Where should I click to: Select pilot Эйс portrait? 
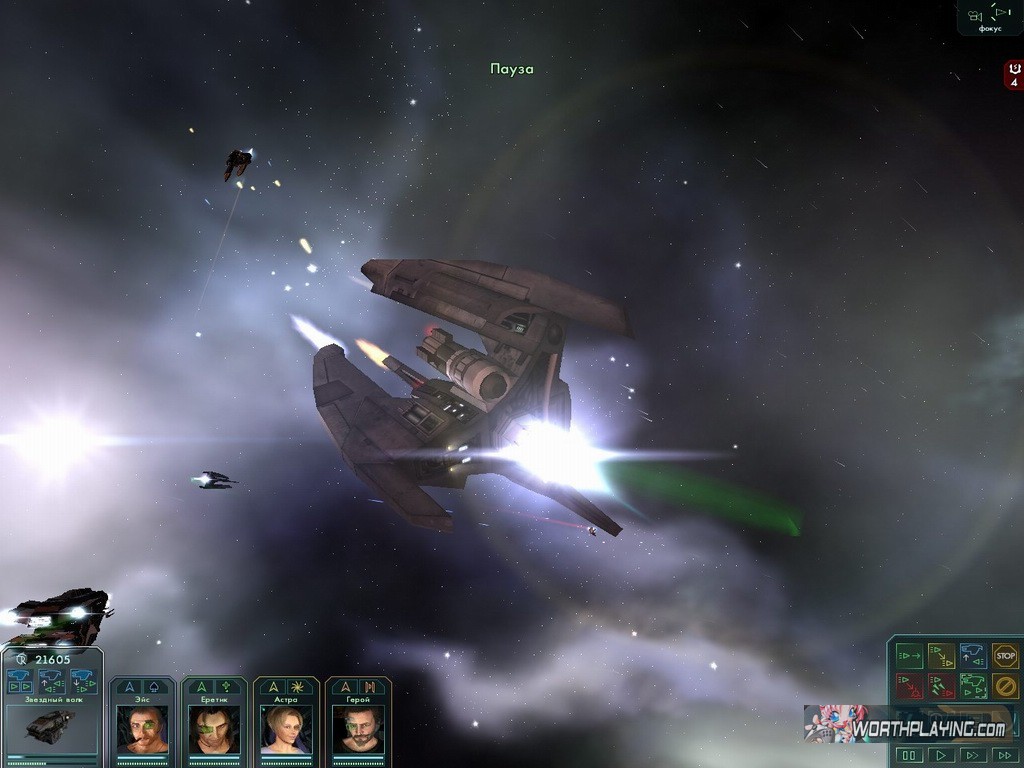point(142,727)
